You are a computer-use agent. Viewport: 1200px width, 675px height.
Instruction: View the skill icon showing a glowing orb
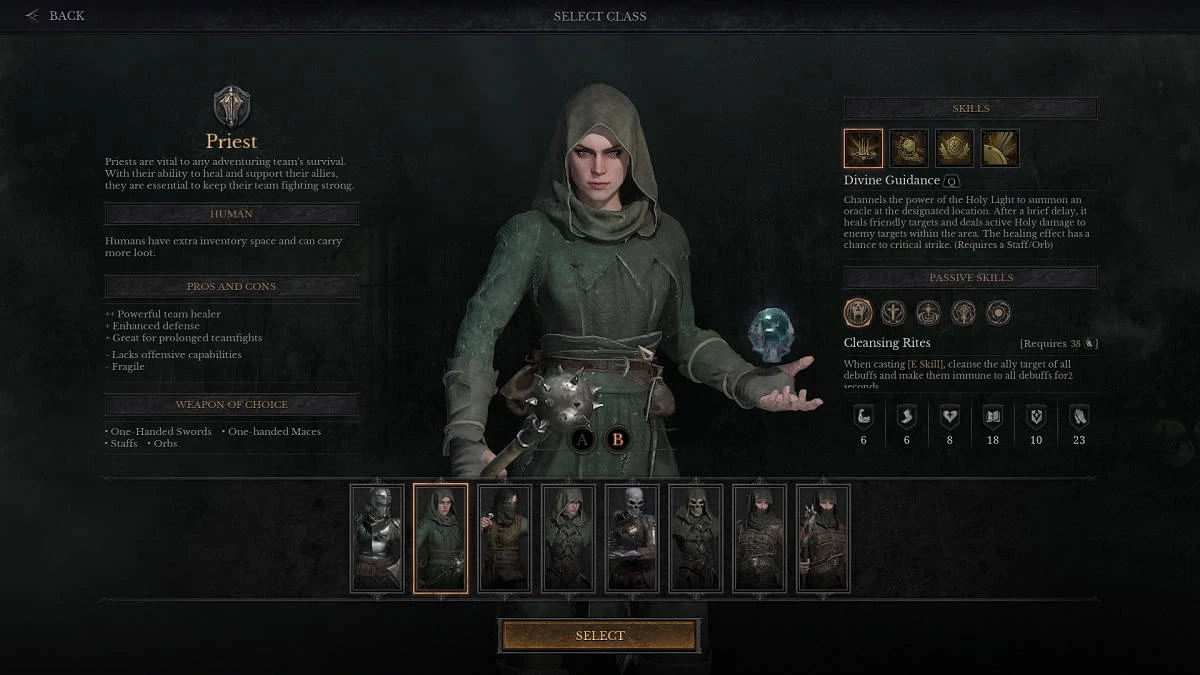(x=909, y=148)
